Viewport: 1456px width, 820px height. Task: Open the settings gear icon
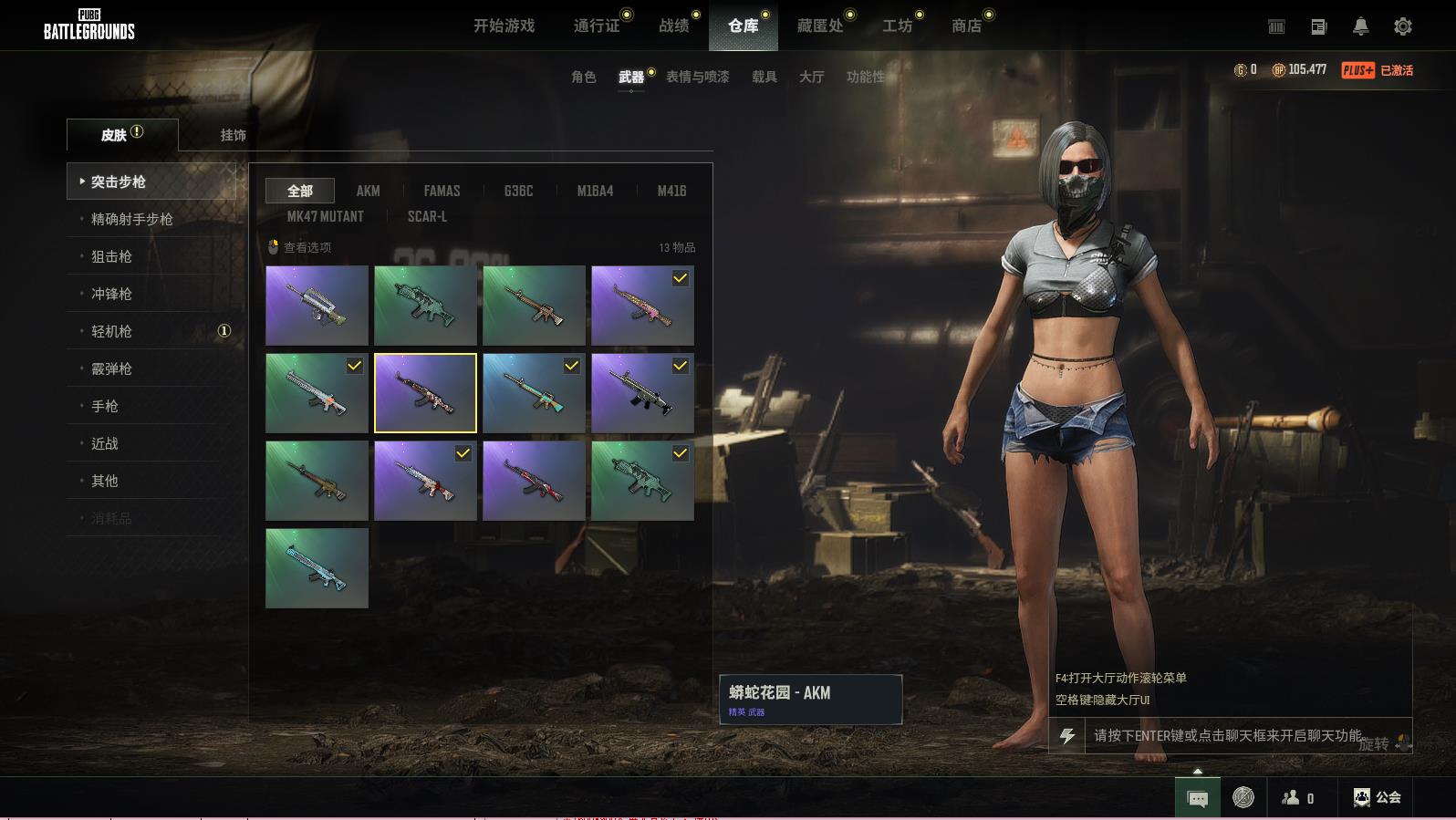tap(1403, 26)
